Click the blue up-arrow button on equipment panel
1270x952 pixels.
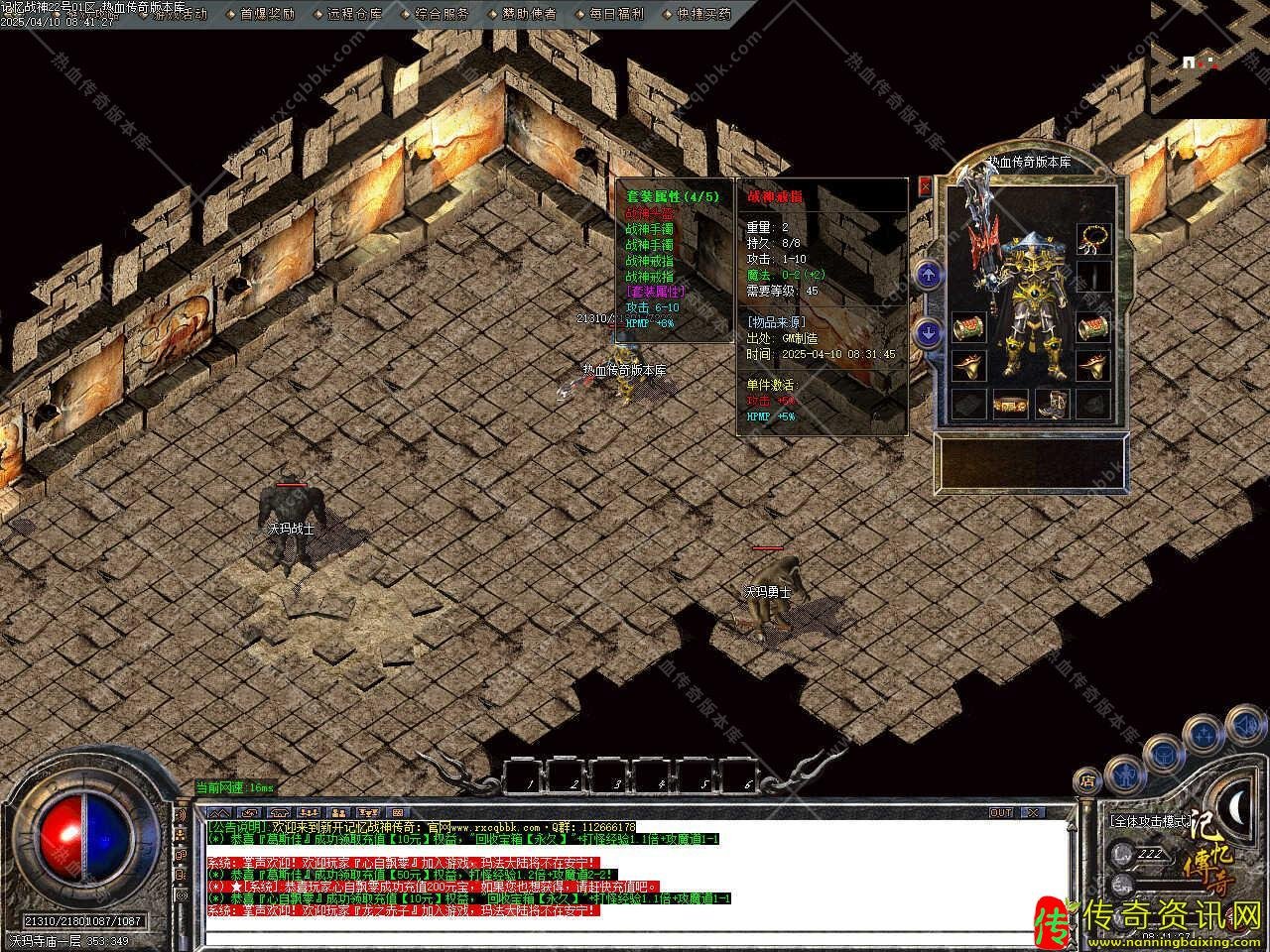point(928,275)
